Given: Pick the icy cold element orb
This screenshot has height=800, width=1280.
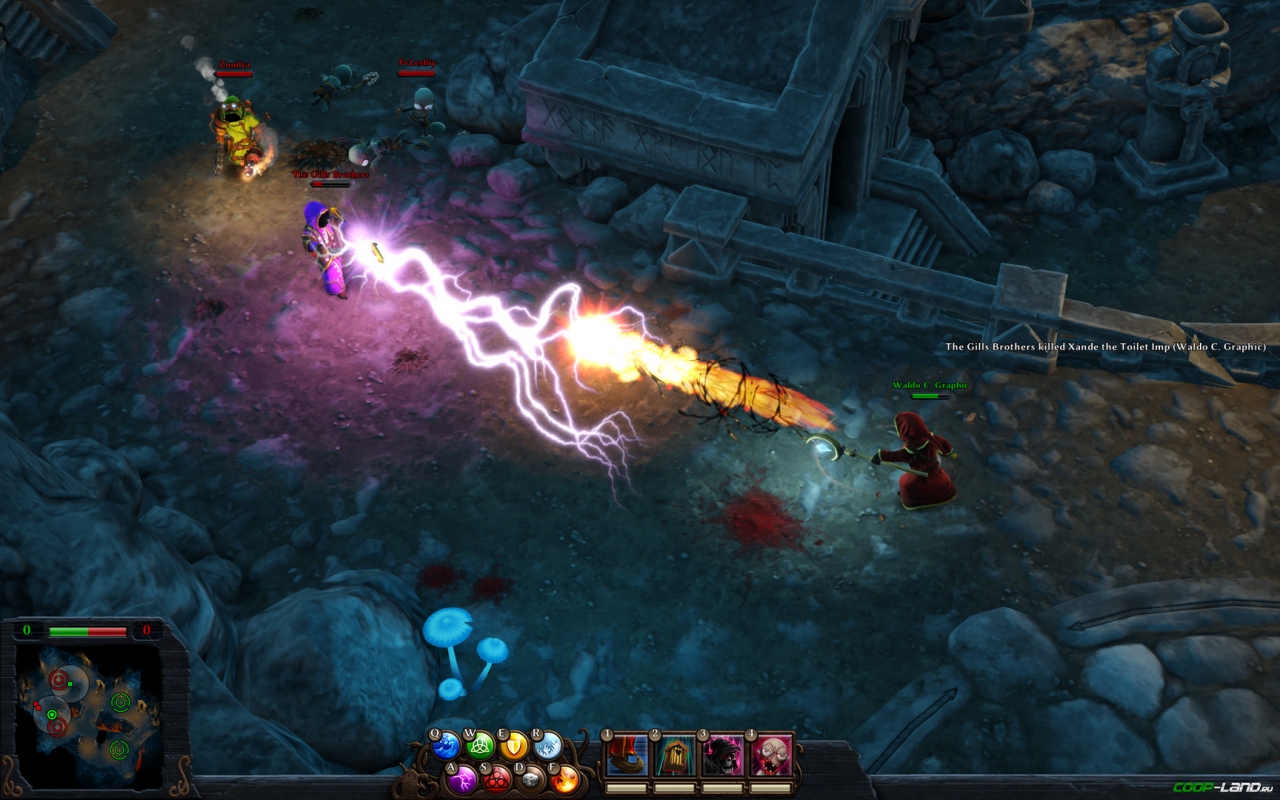Looking at the screenshot, I should (548, 746).
